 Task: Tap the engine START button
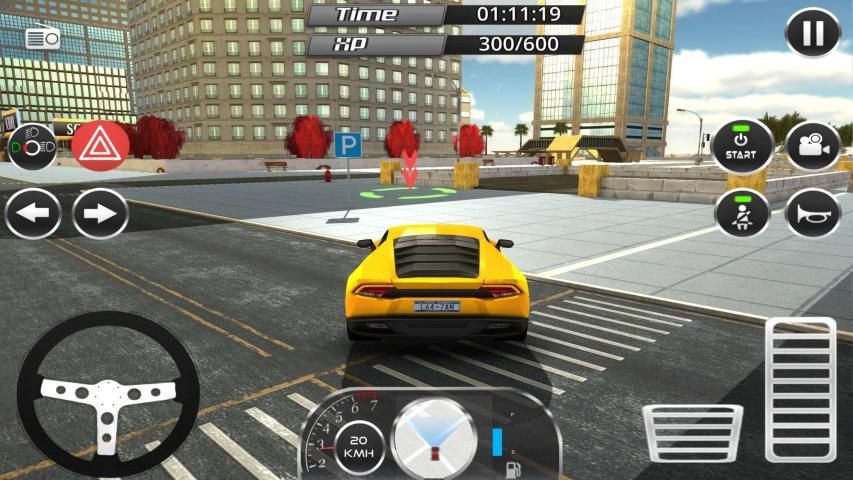click(x=741, y=147)
